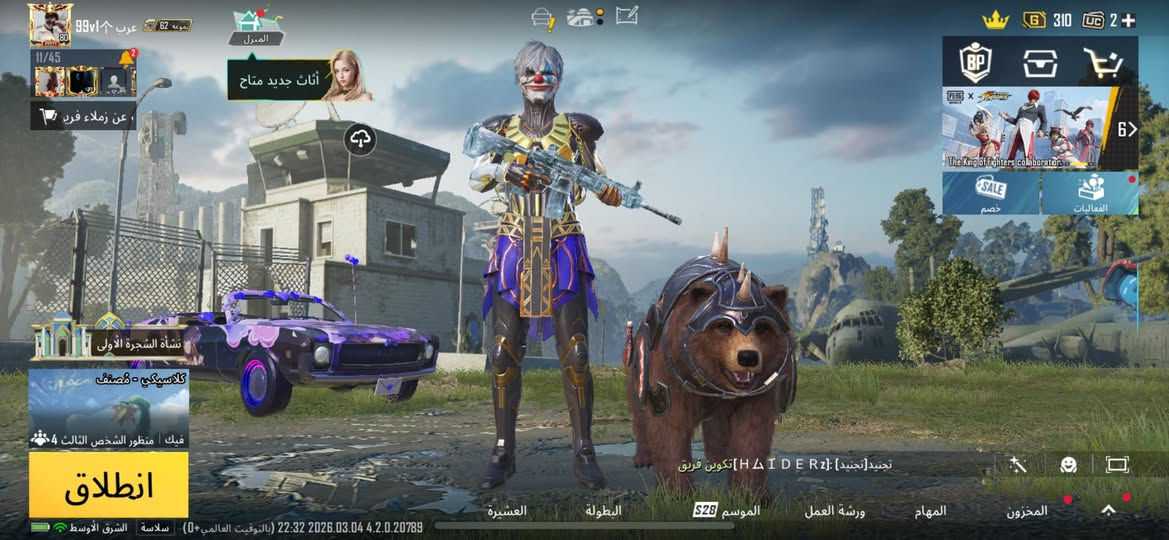This screenshot has height=540, width=1169.
Task: Open the المخزون inventory menu
Action: click(x=1027, y=511)
